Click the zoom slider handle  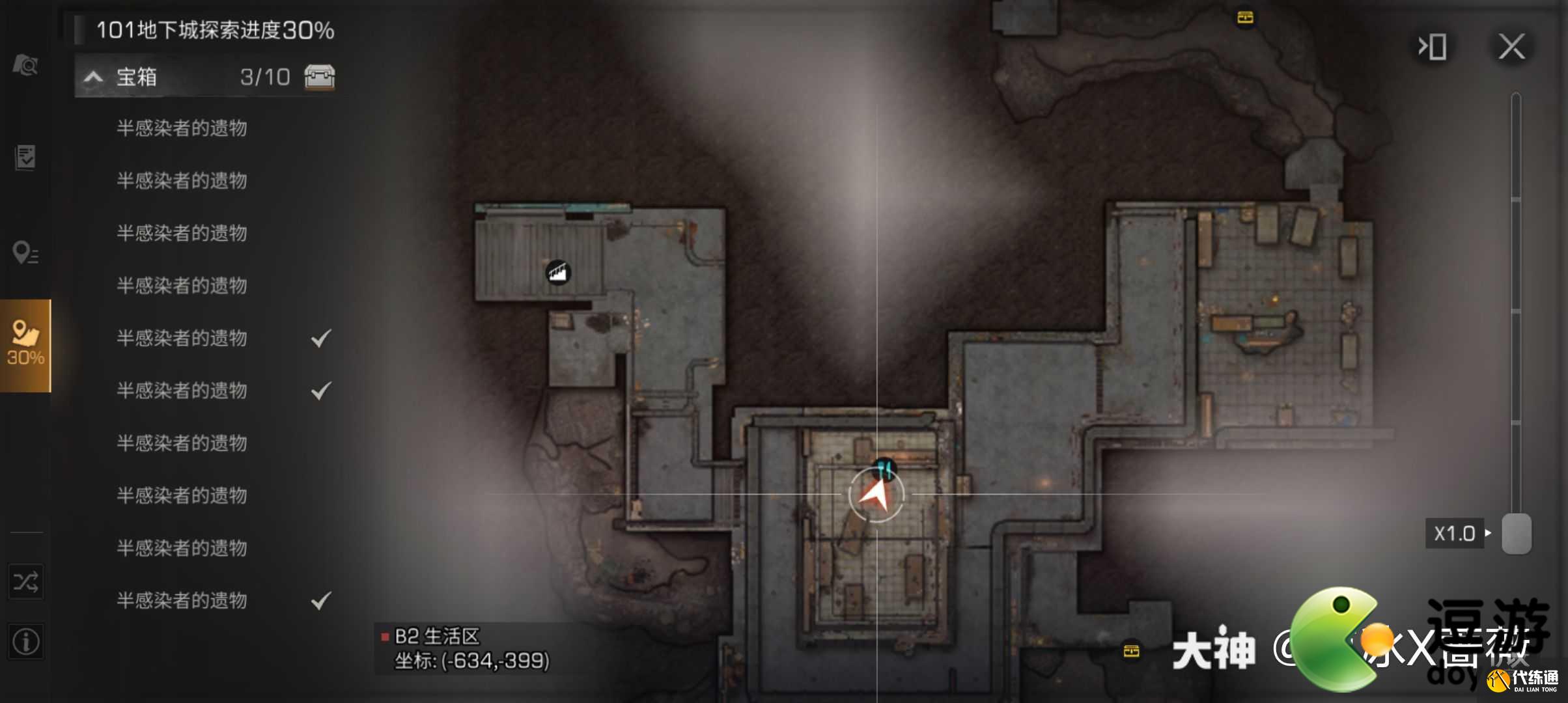pyautogui.click(x=1517, y=534)
